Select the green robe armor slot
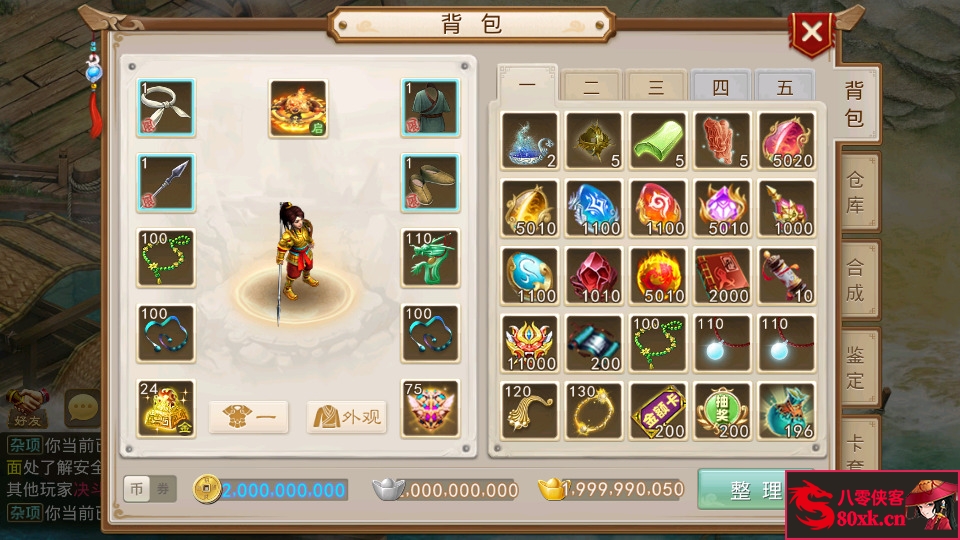Image resolution: width=960 pixels, height=540 pixels. click(x=430, y=108)
